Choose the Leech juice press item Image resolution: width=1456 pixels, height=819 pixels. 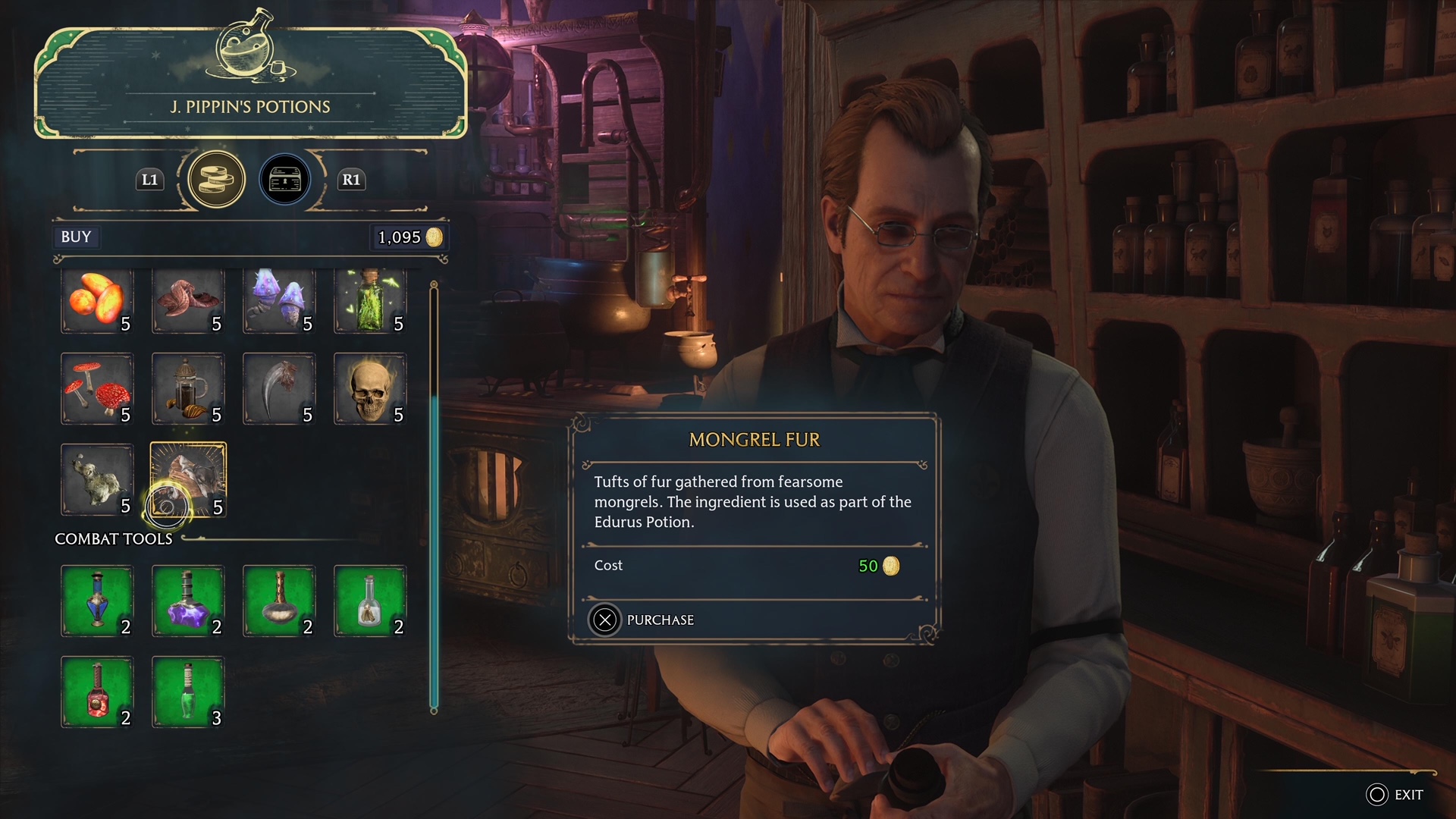coord(188,389)
